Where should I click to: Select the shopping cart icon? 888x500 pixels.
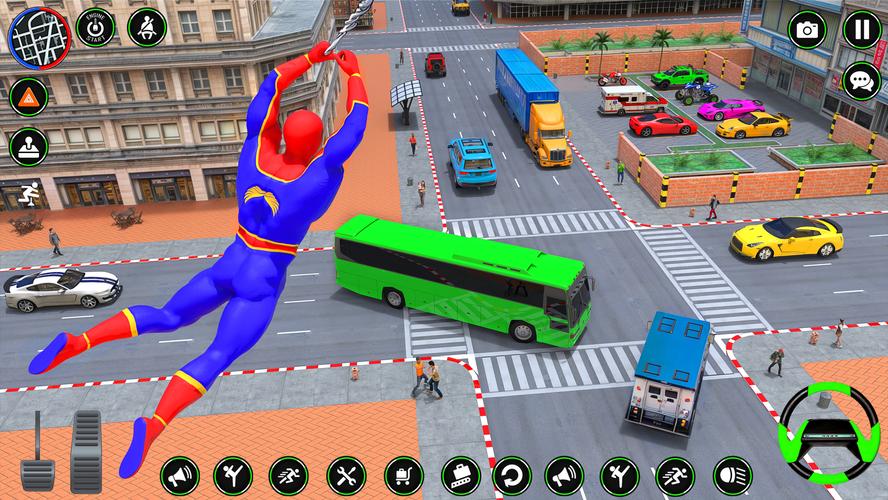click(403, 476)
